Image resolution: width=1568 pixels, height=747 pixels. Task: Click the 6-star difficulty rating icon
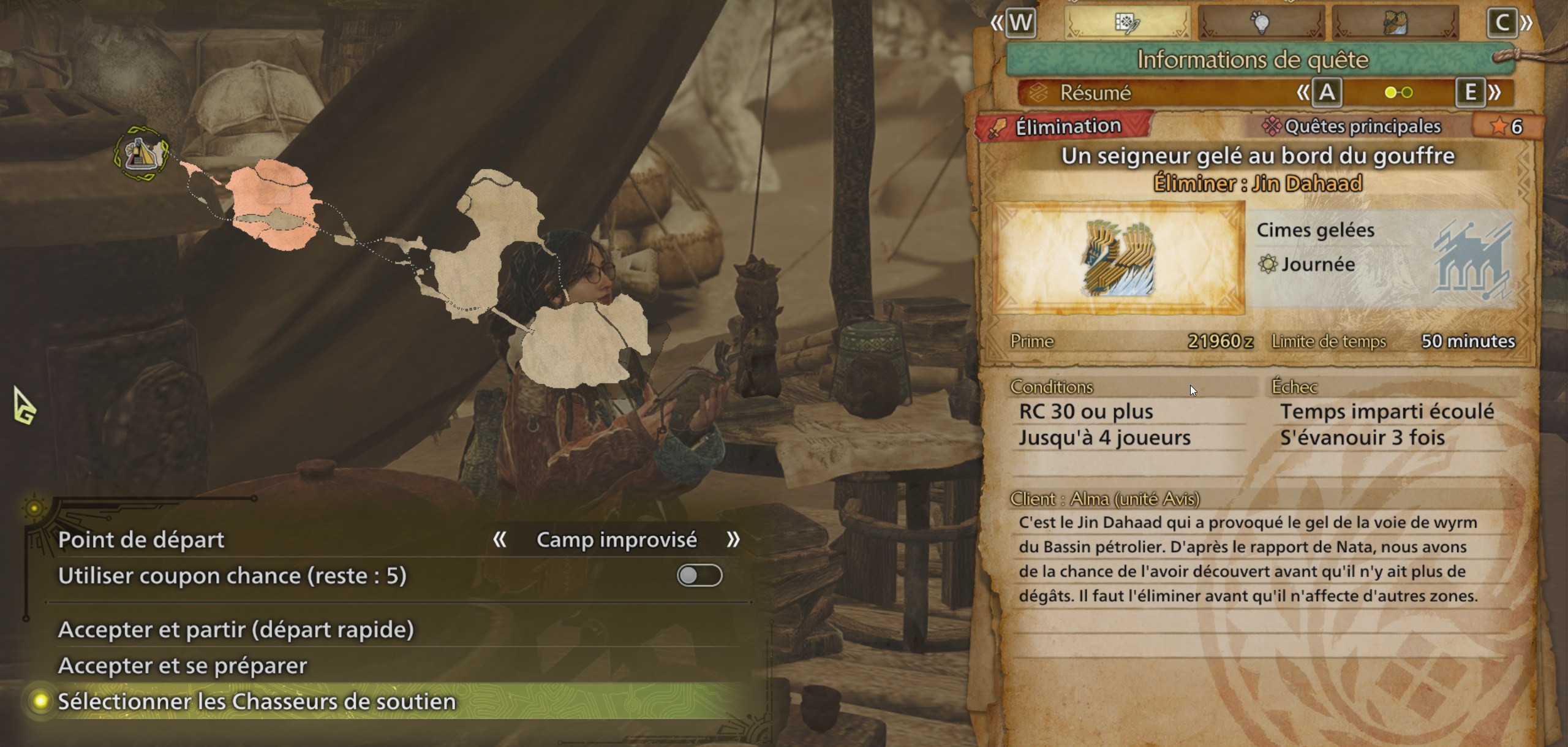1499,126
